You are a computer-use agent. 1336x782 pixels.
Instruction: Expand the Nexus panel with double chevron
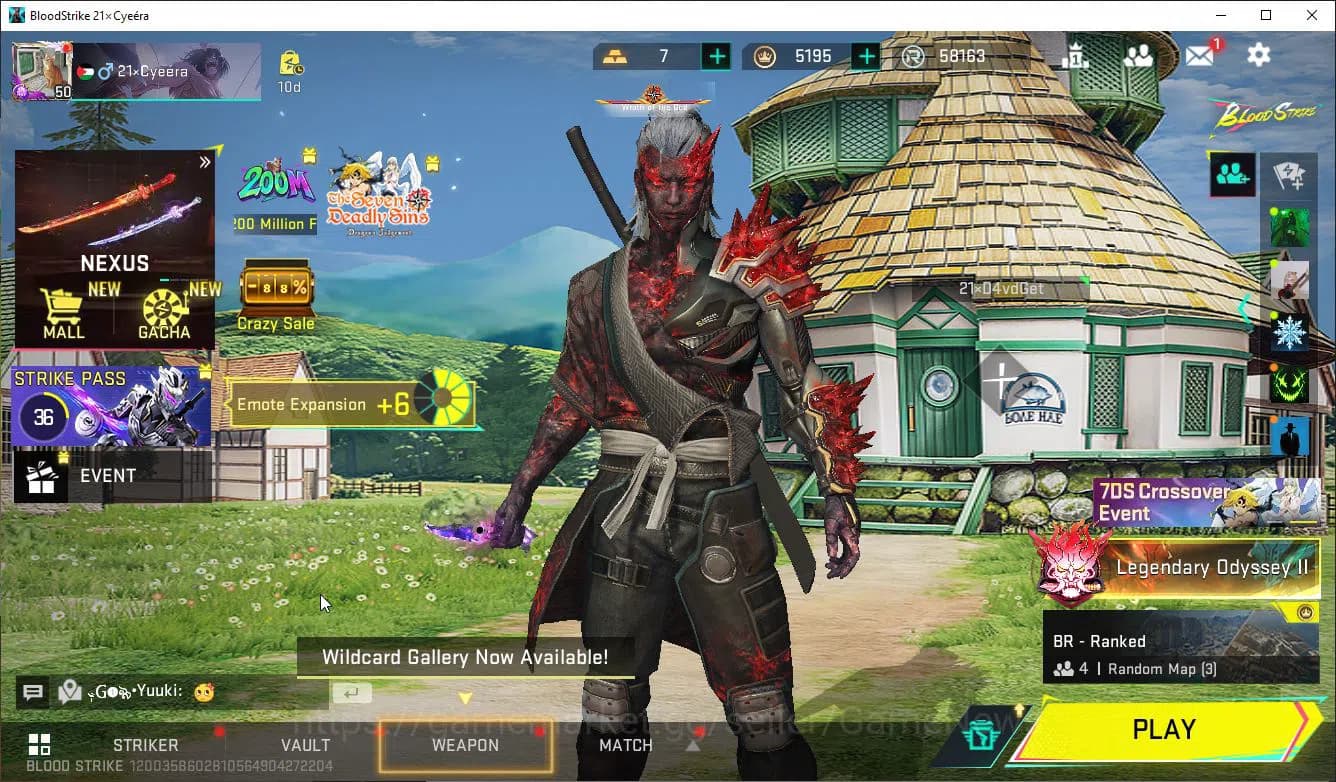[x=205, y=161]
